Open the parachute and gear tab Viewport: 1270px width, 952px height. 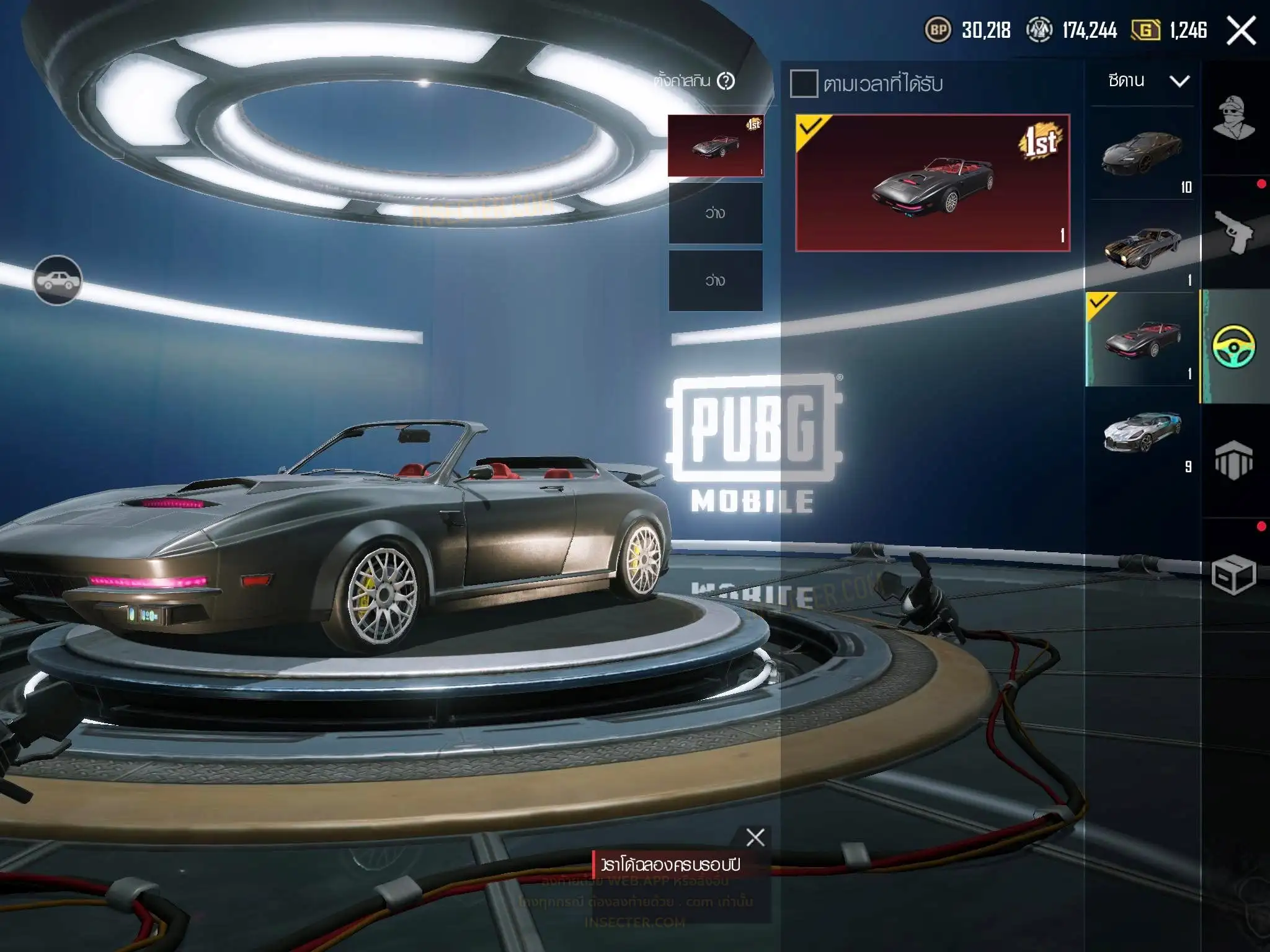coord(1234,461)
